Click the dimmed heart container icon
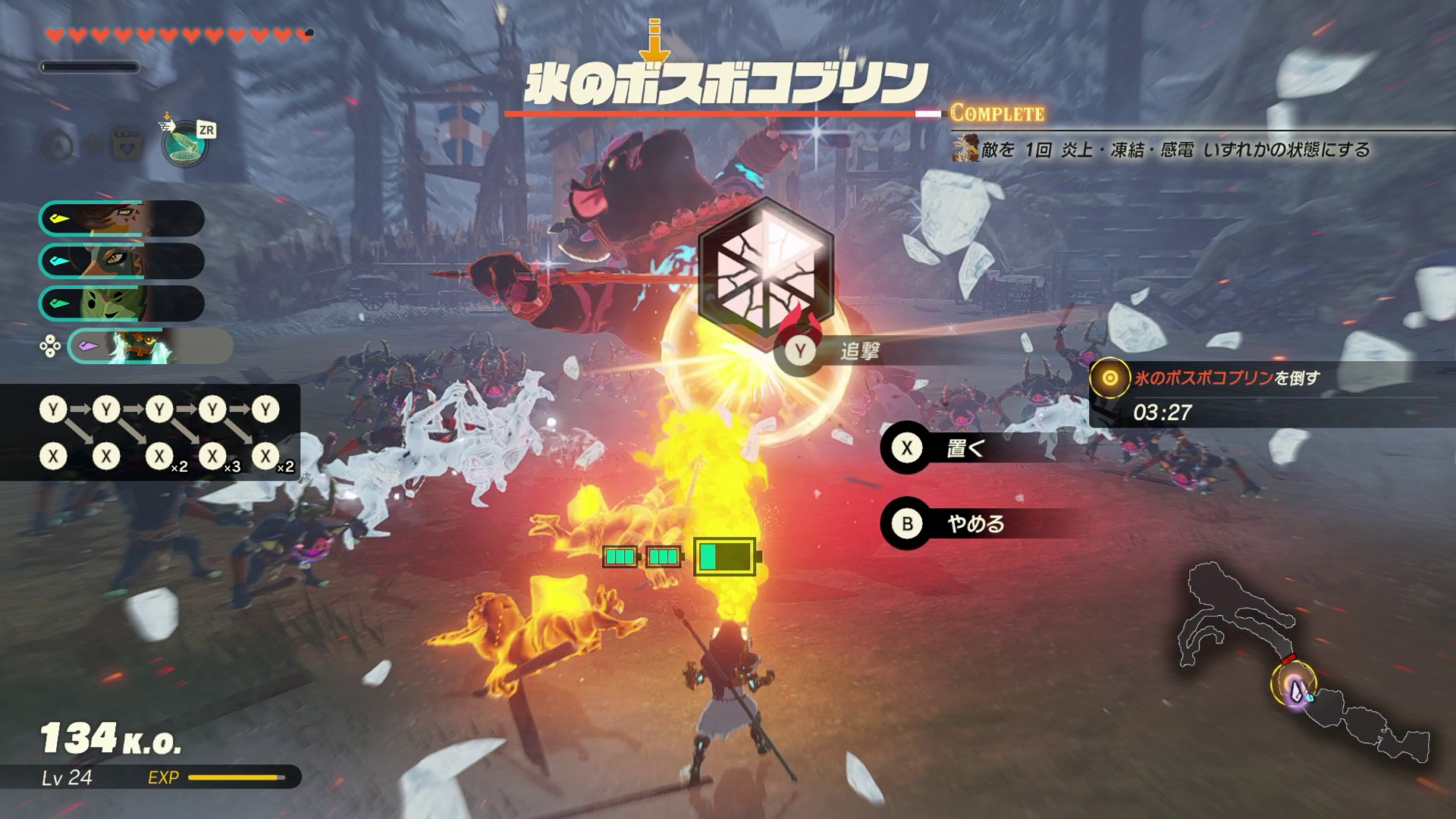1456x819 pixels. click(127, 145)
